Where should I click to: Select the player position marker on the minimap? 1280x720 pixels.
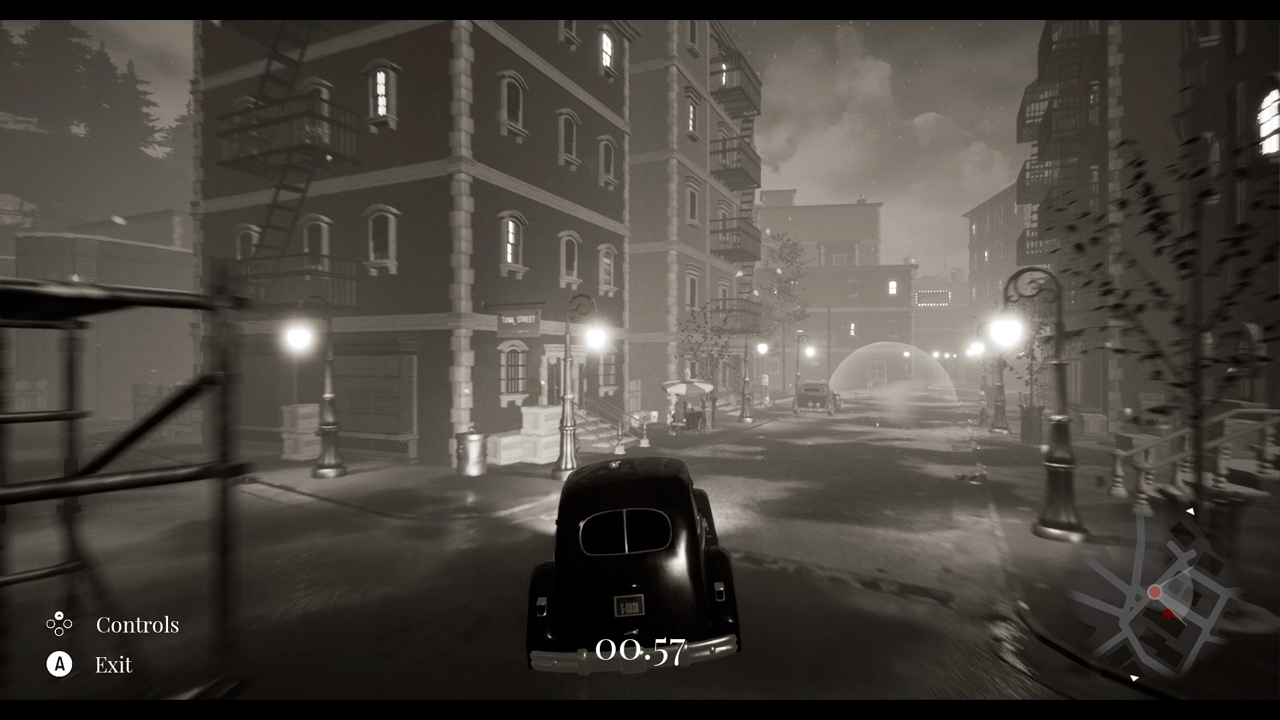click(x=1154, y=591)
